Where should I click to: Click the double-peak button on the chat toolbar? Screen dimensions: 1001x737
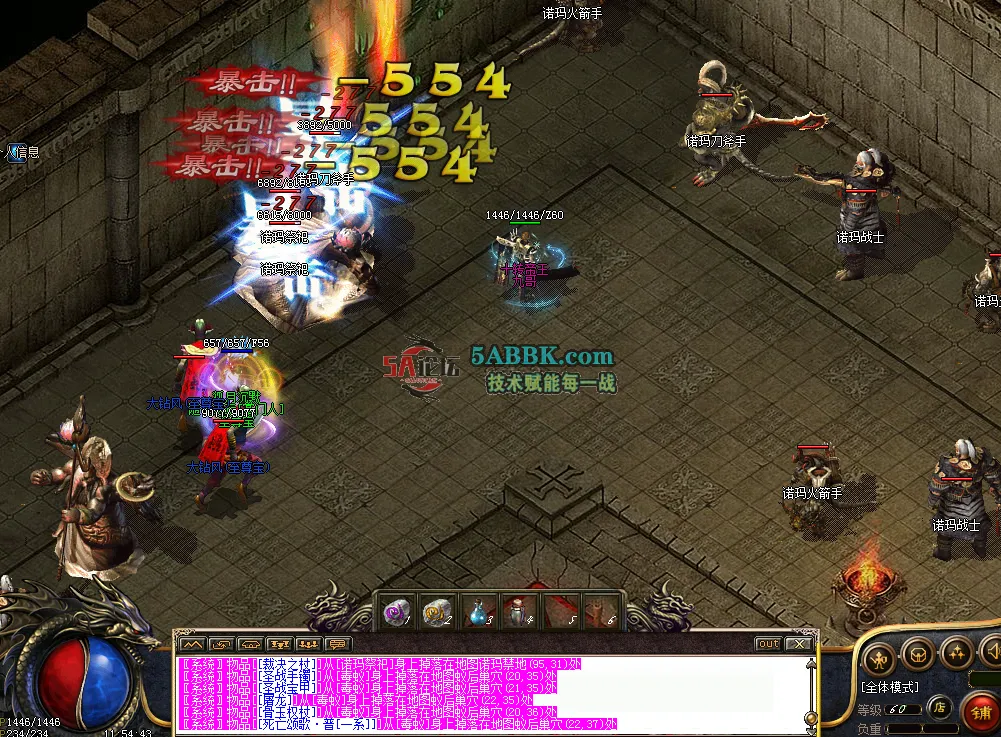point(192,644)
